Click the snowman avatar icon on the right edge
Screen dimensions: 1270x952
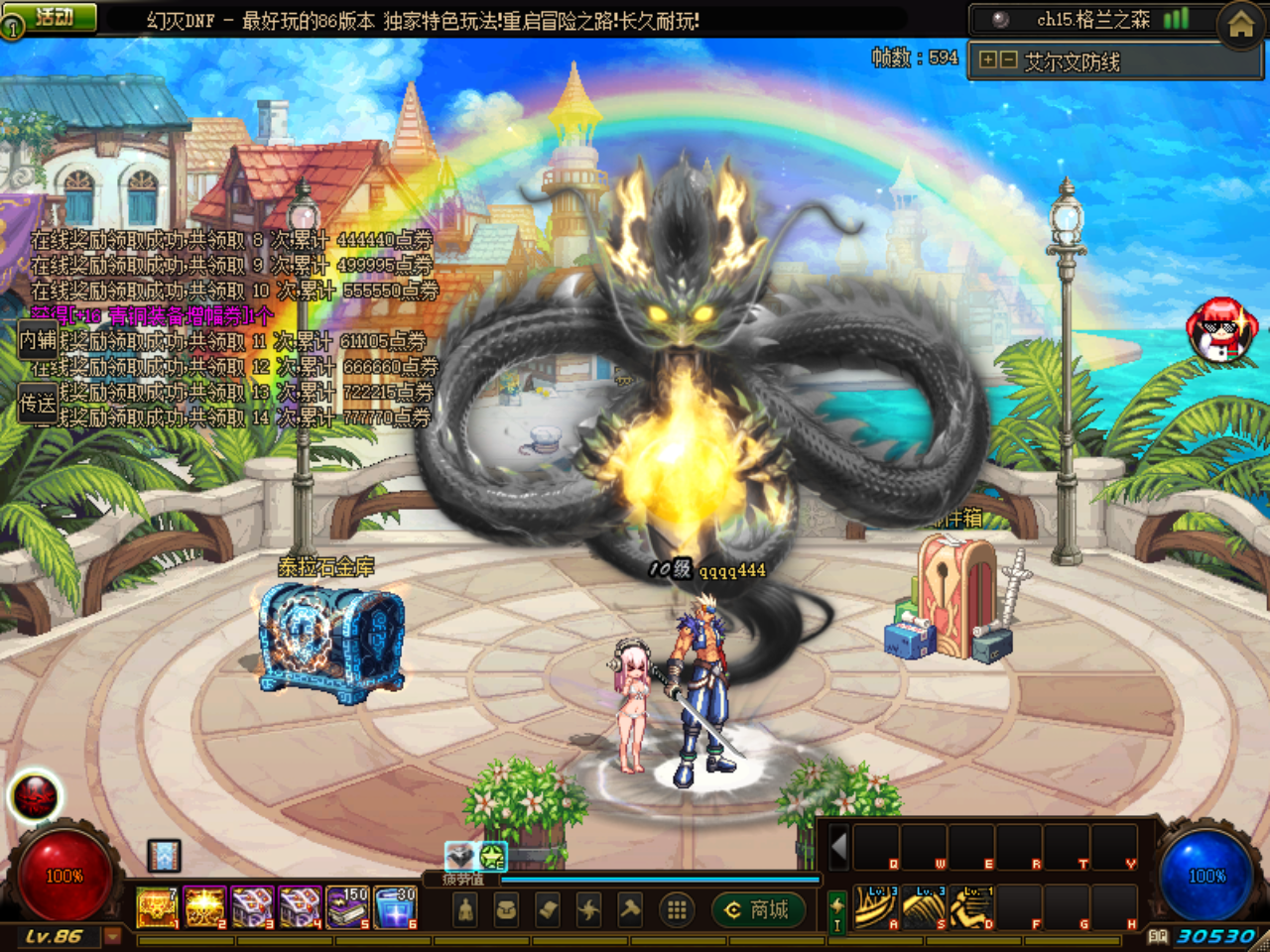pos(1220,327)
